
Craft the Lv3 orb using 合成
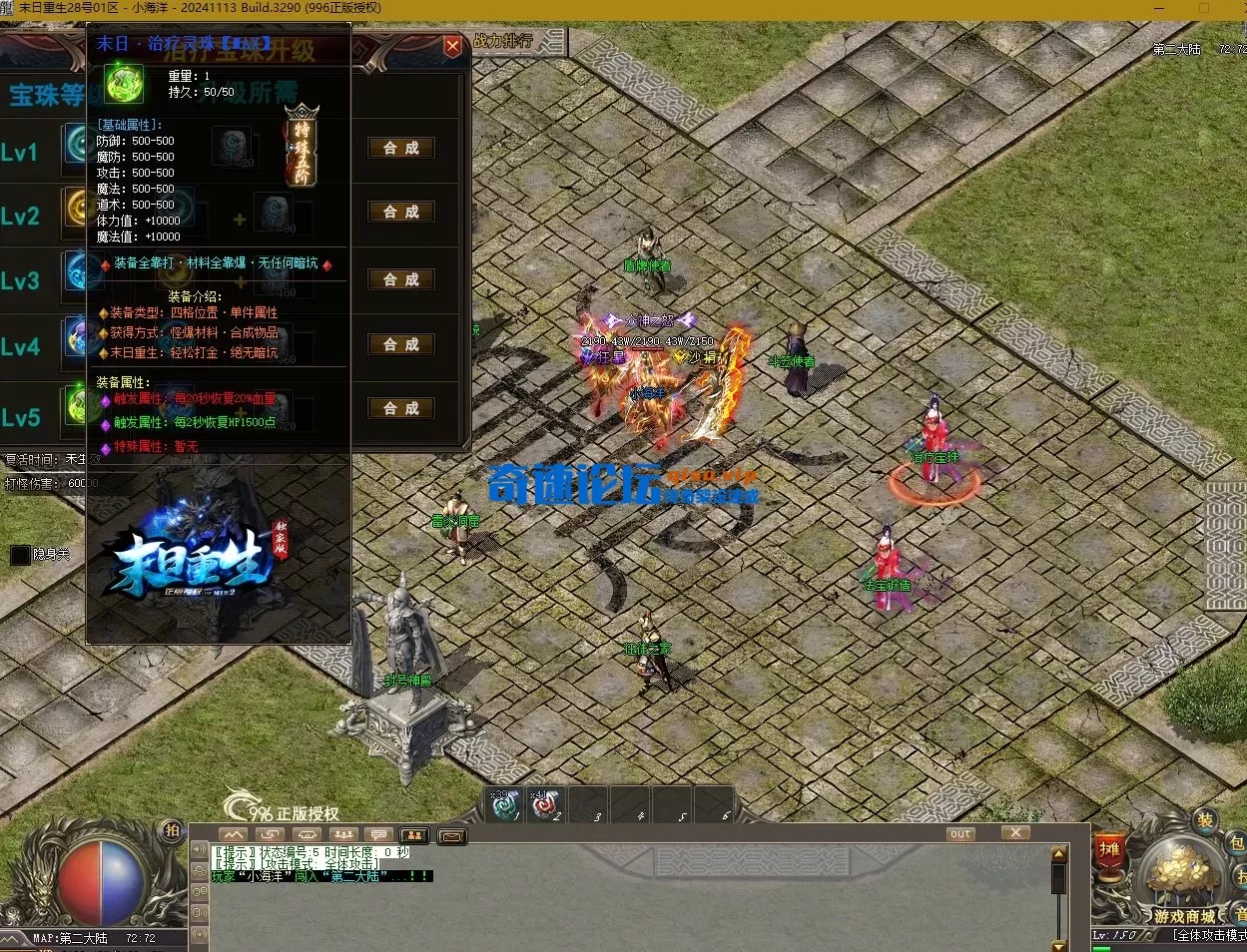click(x=401, y=279)
